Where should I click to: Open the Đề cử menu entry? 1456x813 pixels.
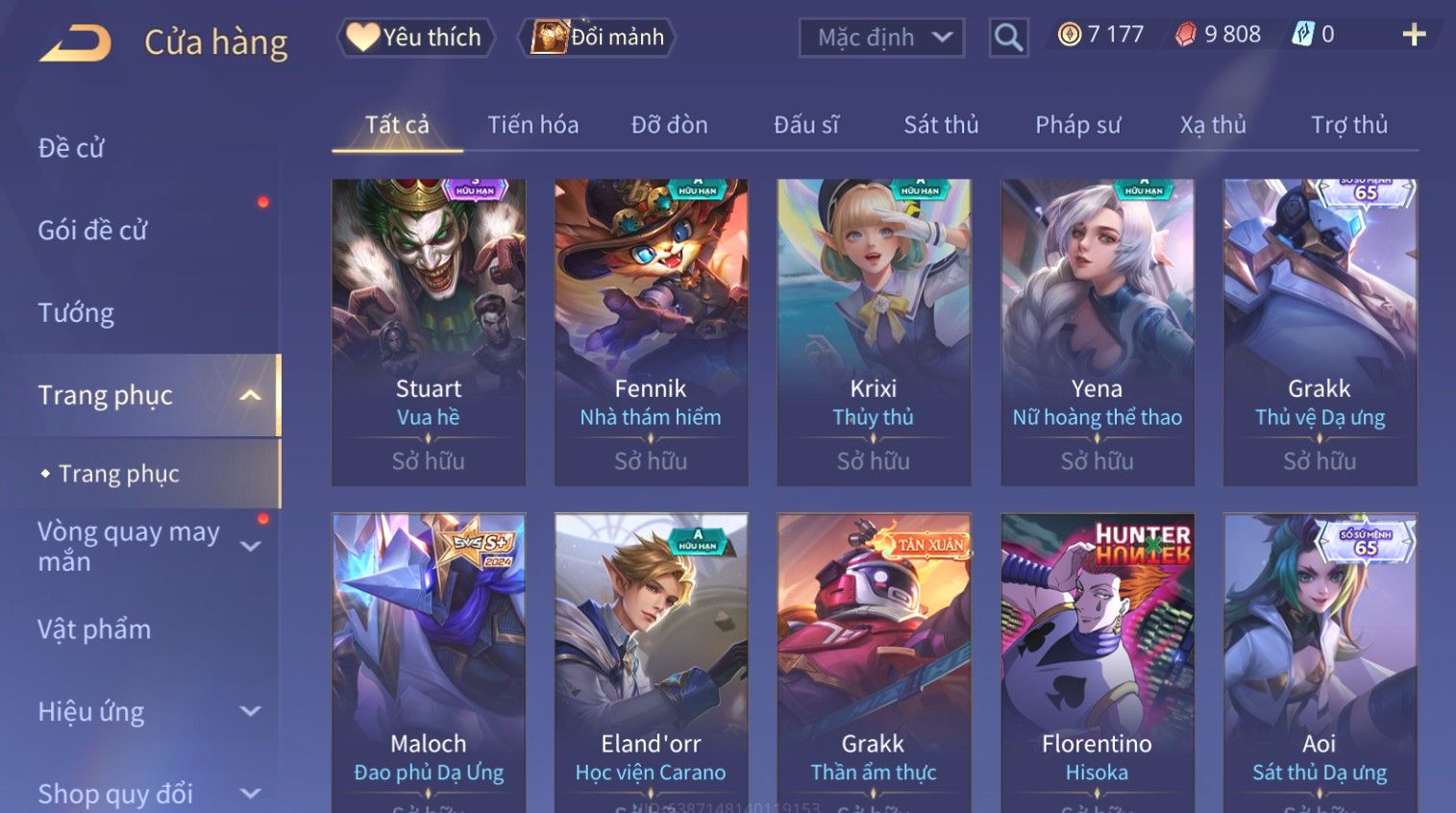coord(71,148)
